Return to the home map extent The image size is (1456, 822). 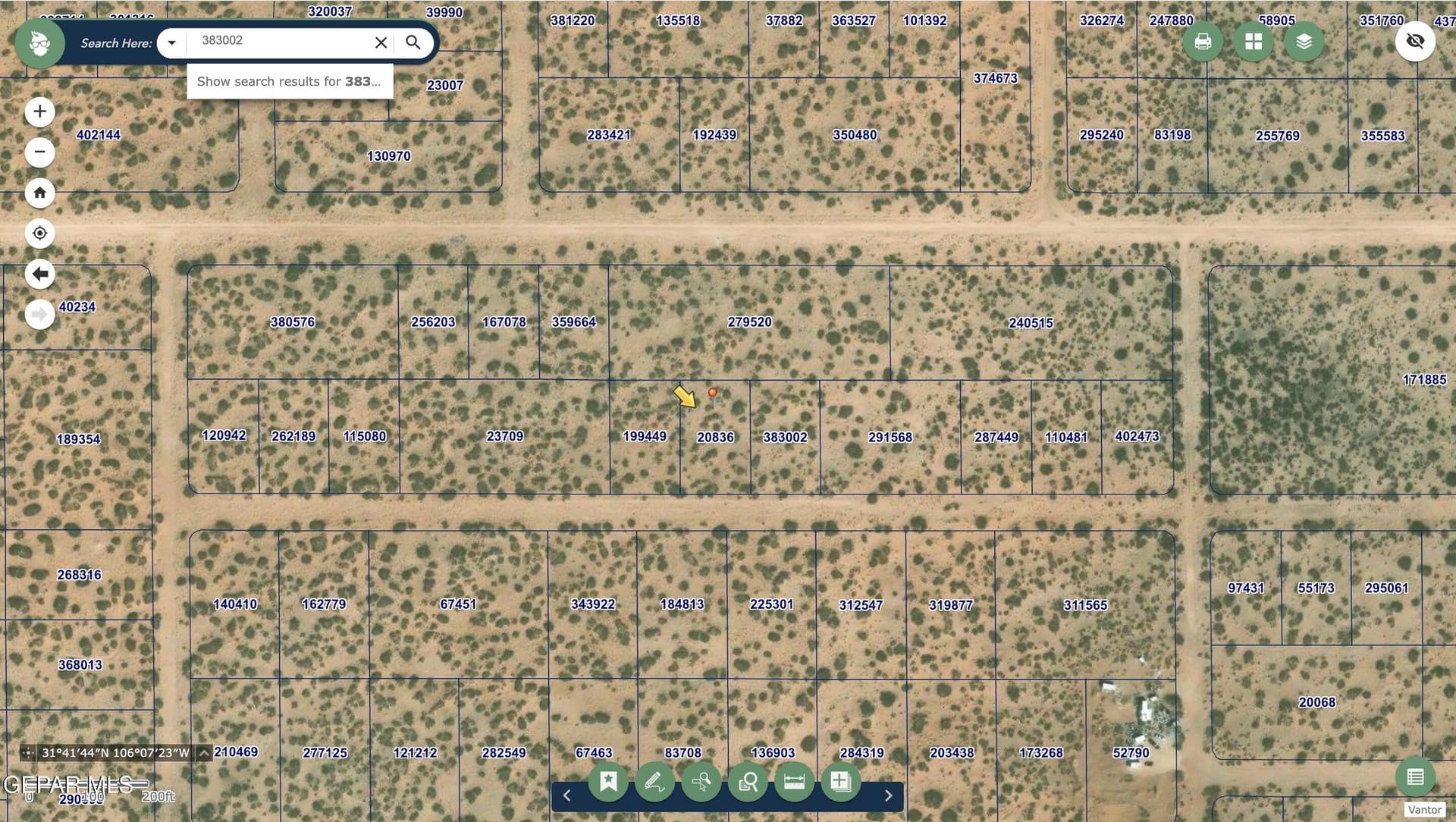tap(39, 193)
